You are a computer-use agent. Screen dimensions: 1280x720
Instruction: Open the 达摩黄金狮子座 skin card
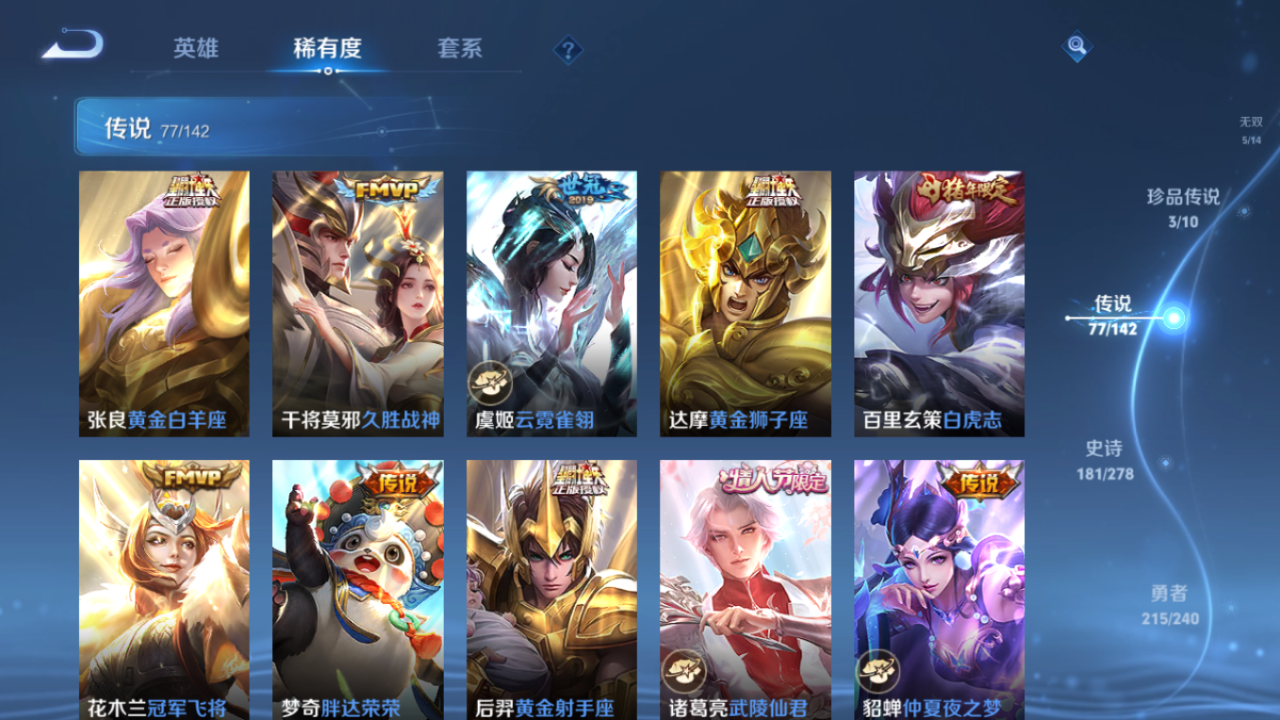click(x=744, y=302)
